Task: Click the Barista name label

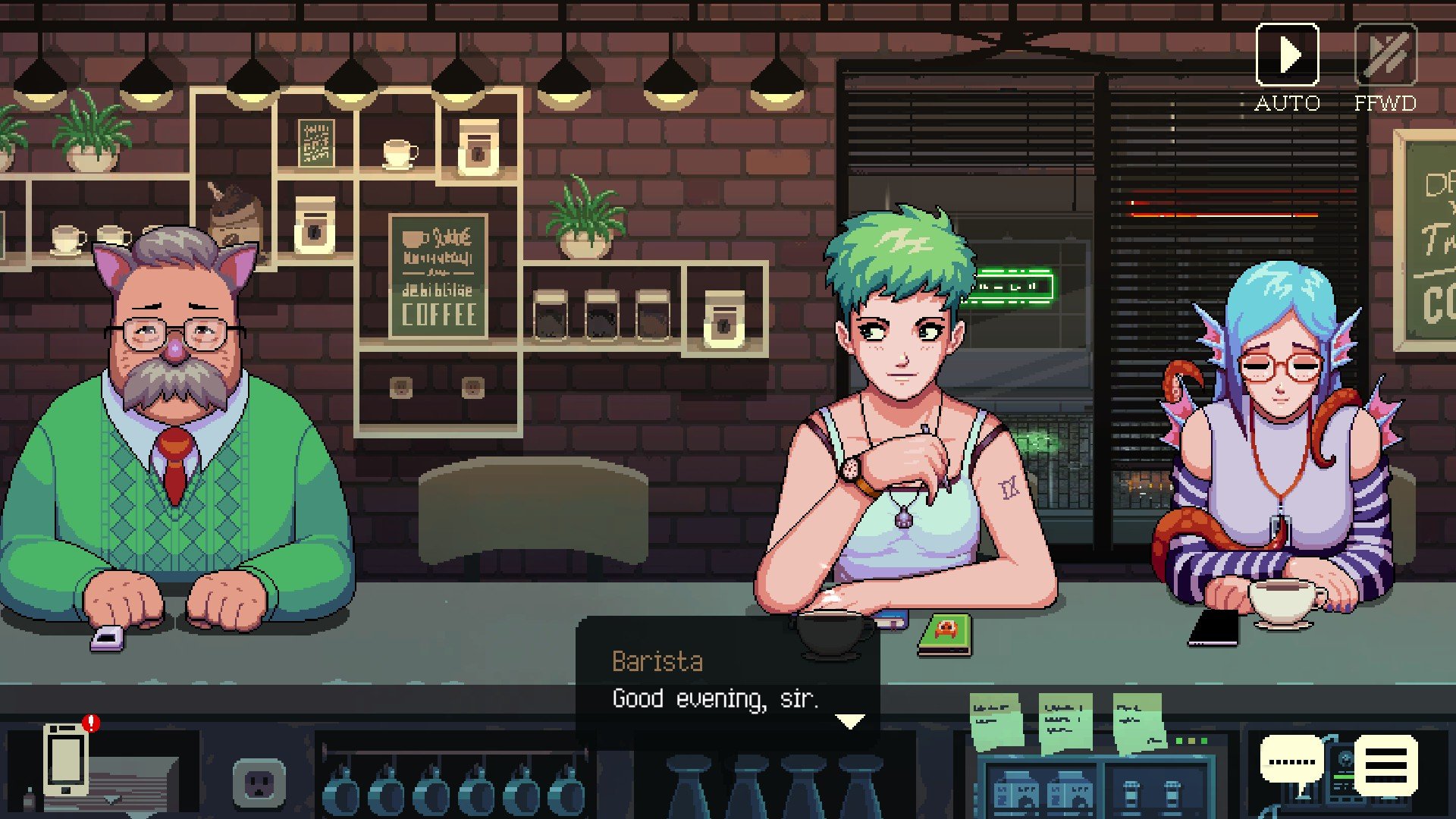Action: tap(657, 661)
